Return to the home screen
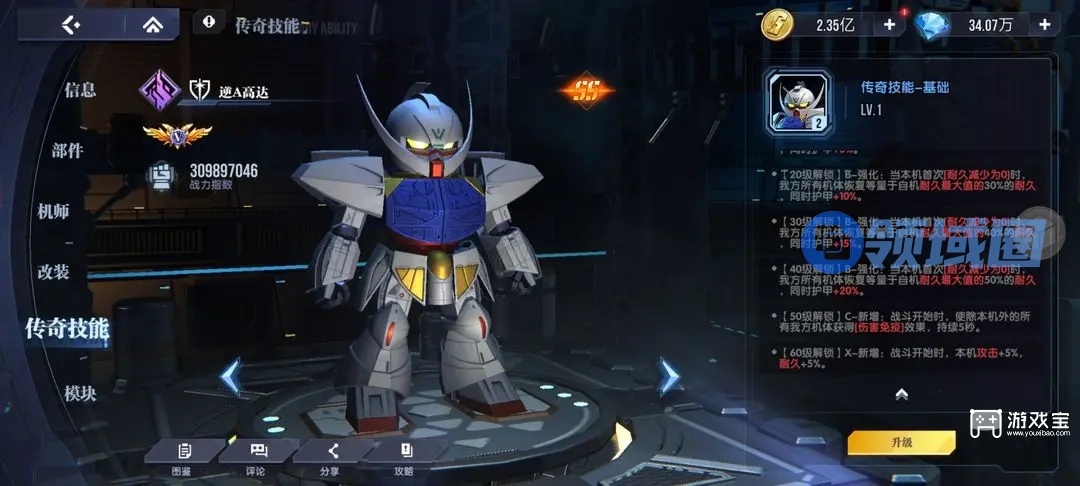The image size is (1080, 486). tap(153, 24)
